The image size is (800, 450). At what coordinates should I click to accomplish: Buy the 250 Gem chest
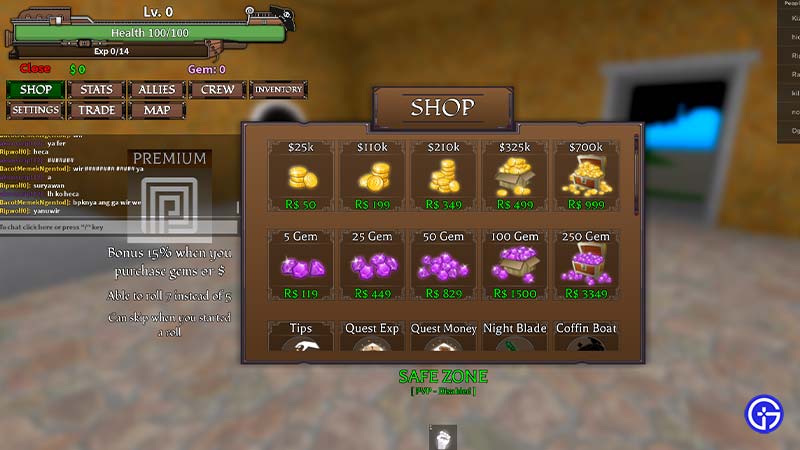585,266
